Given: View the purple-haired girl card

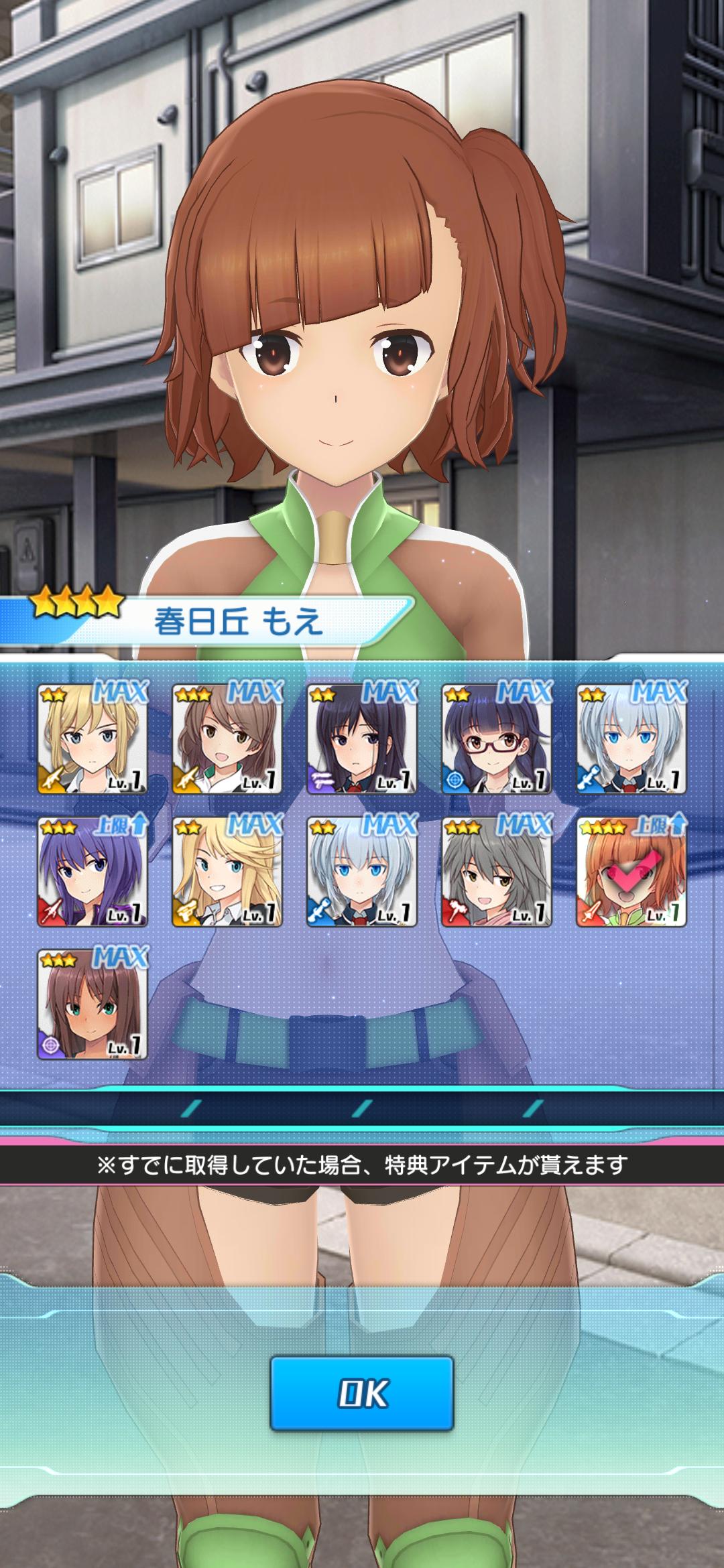Looking at the screenshot, I should click(x=93, y=872).
